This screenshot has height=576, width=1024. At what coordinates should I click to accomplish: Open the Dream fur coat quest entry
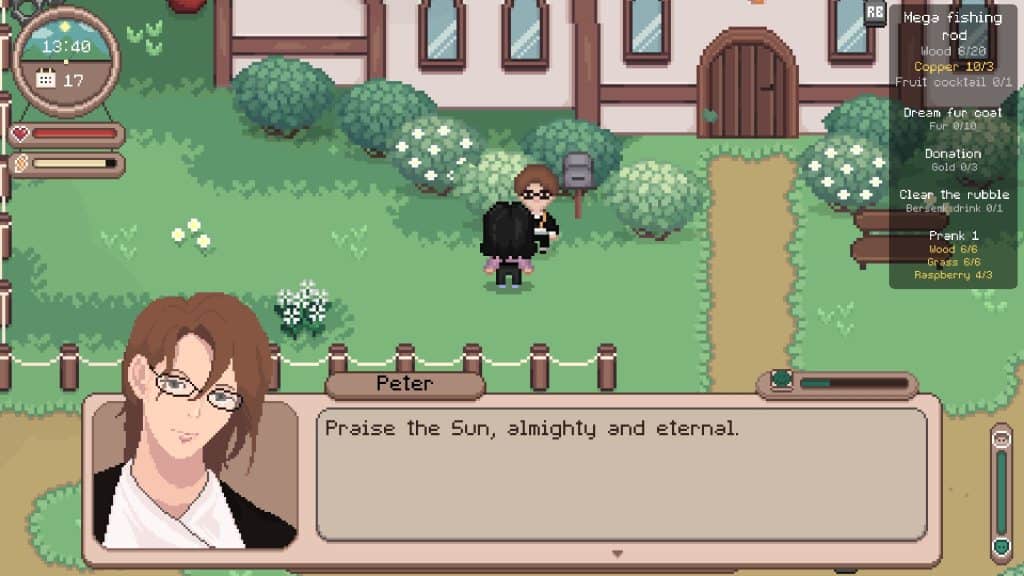click(952, 113)
